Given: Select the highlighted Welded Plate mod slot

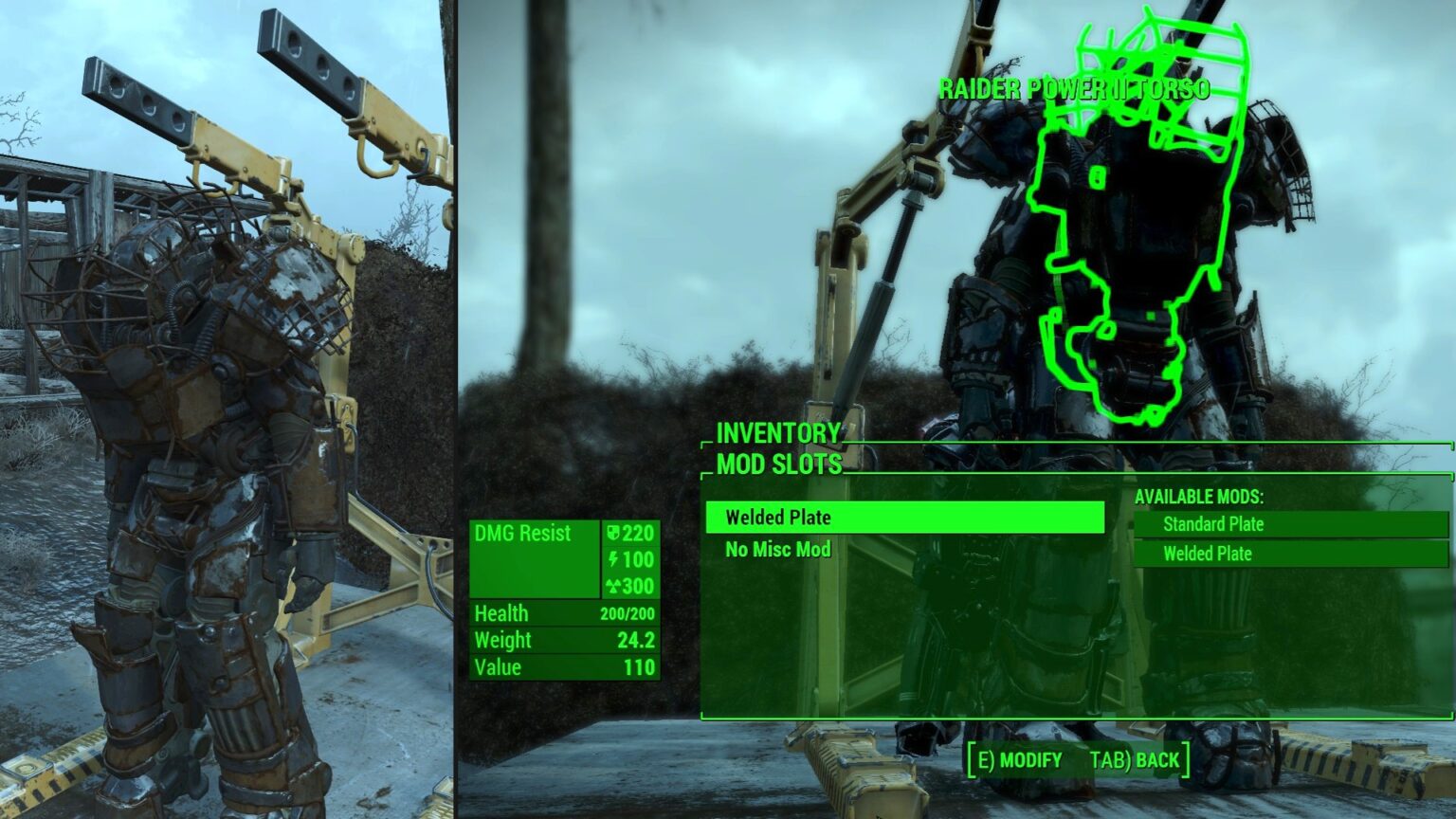Looking at the screenshot, I should click(904, 518).
